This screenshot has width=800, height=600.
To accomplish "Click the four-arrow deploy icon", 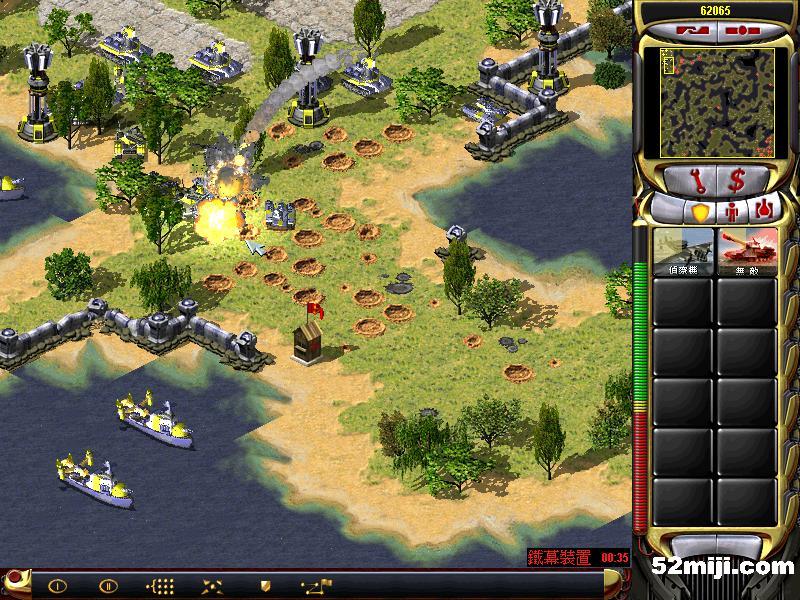I will (x=212, y=586).
